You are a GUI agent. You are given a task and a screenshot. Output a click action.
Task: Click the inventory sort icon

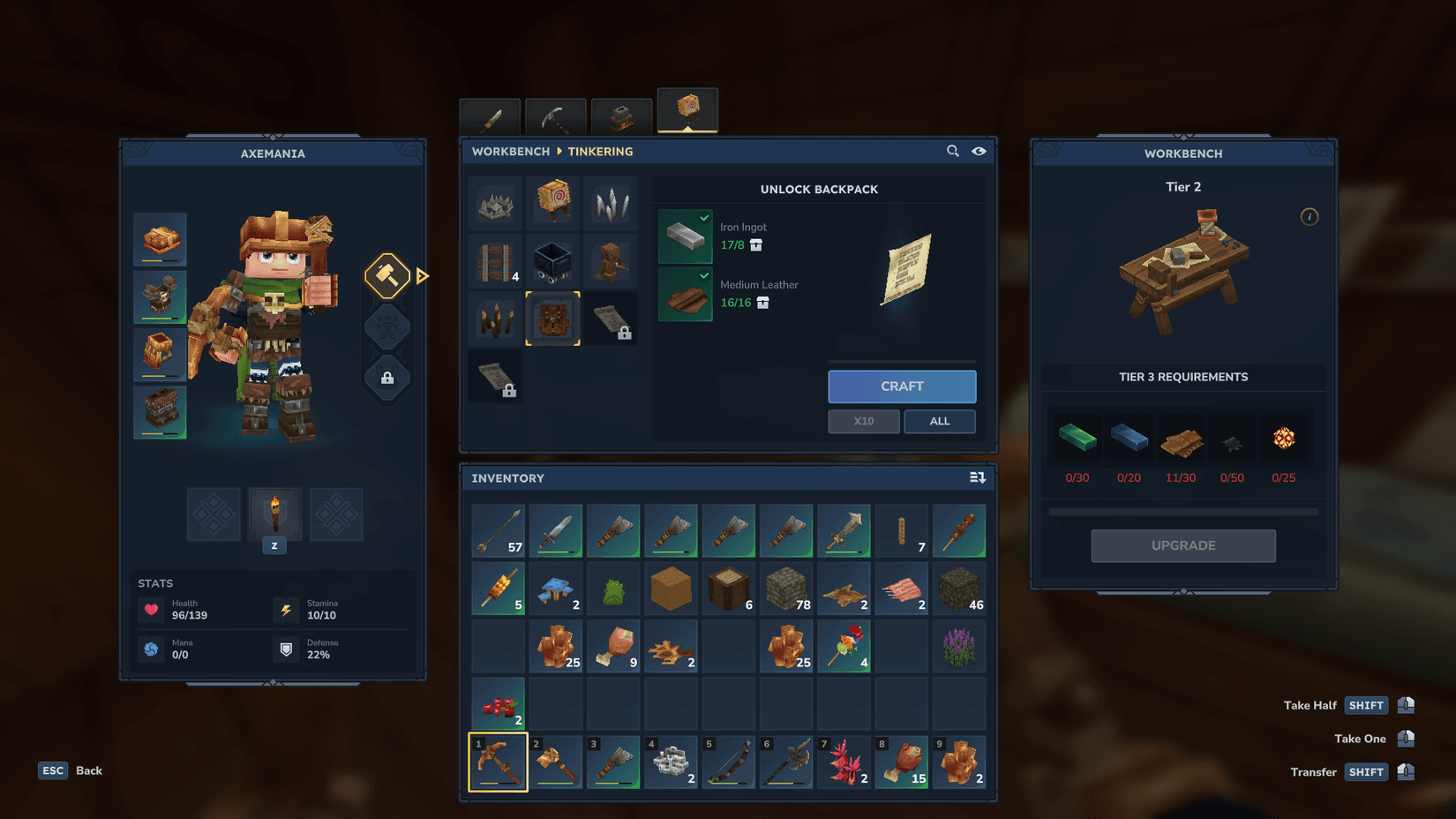coord(977,477)
